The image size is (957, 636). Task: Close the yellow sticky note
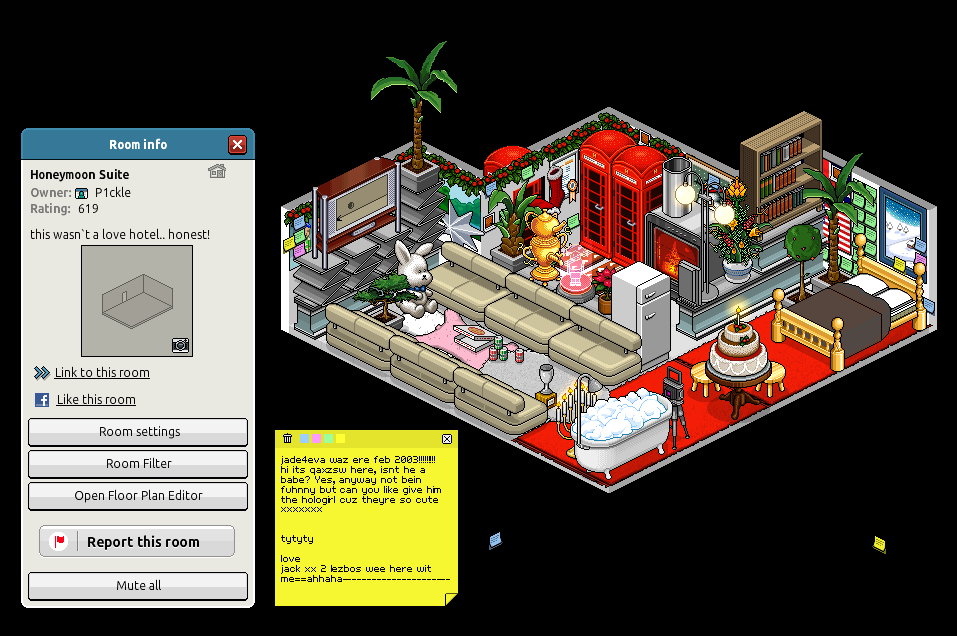click(x=447, y=438)
